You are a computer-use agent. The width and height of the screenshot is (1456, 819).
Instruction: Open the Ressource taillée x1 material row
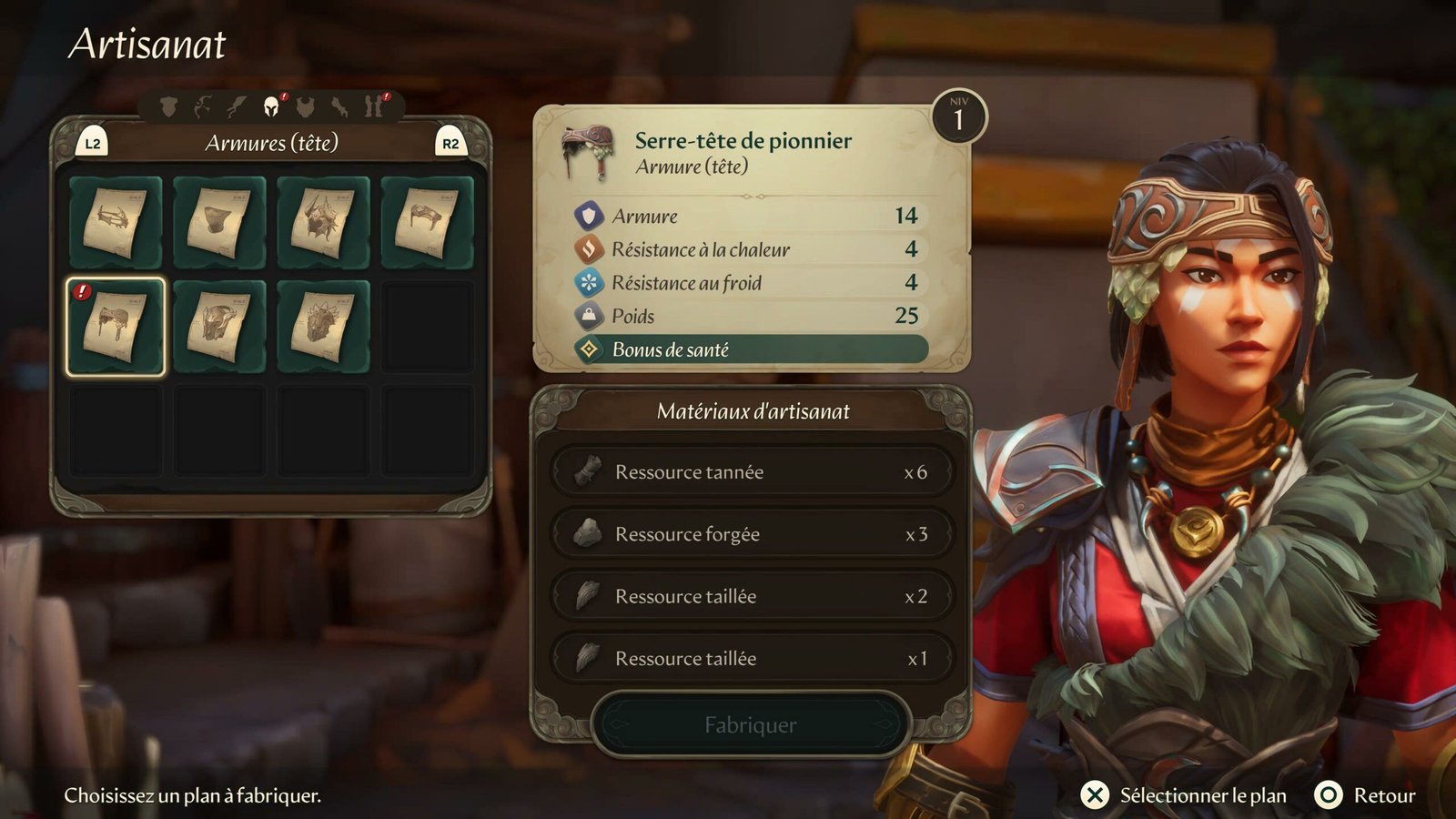coord(752,658)
